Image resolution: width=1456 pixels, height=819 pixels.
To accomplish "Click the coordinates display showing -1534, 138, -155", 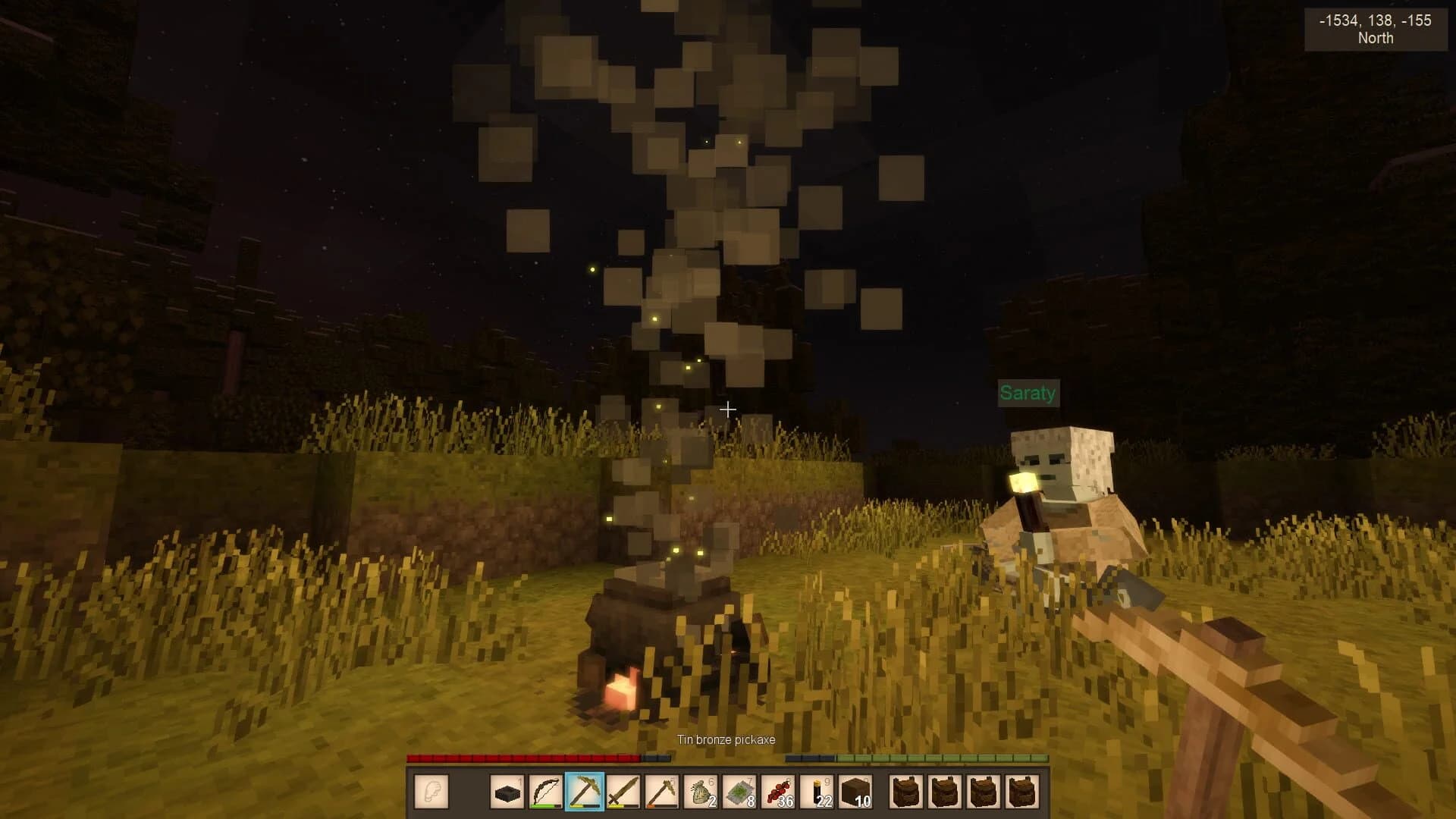I will click(x=1376, y=20).
